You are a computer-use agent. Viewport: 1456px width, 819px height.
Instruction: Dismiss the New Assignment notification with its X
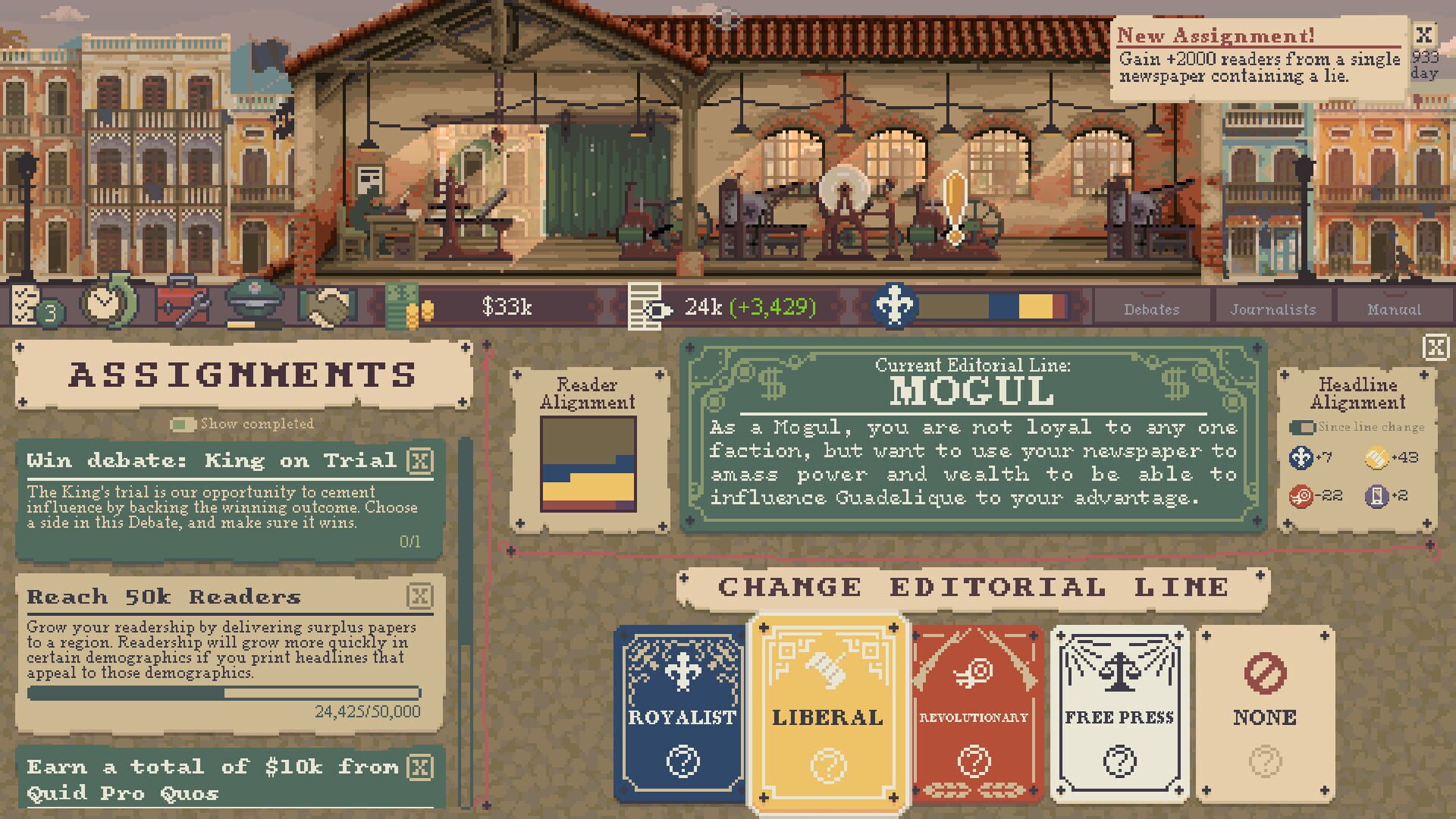1425,34
